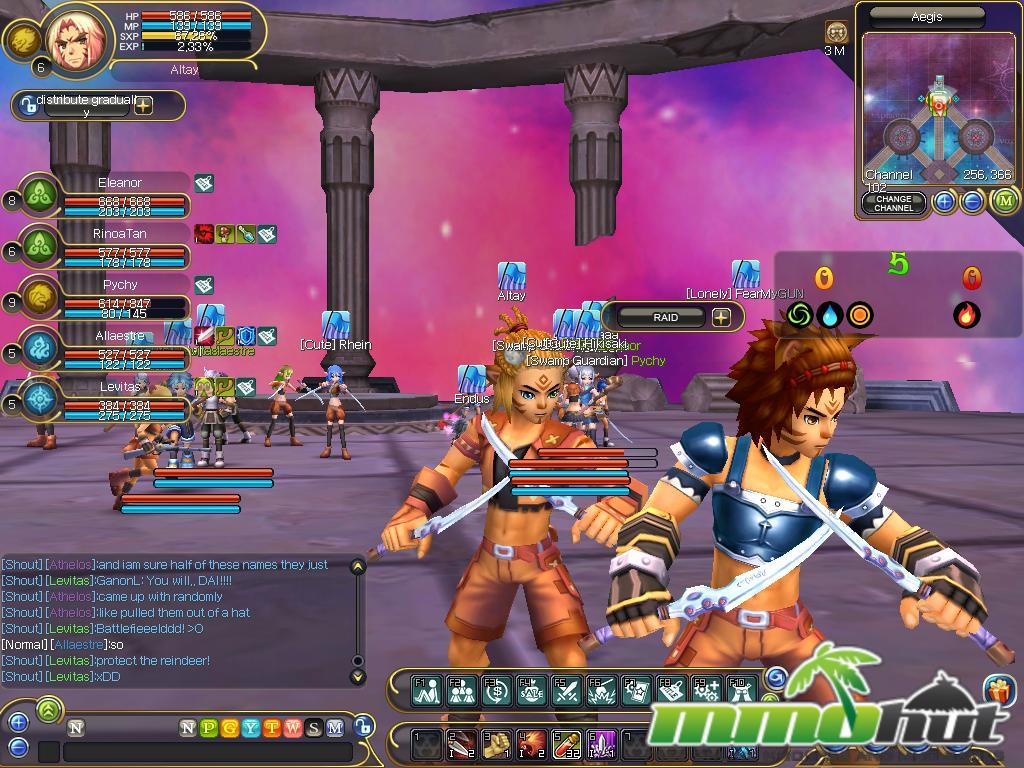1024x768 pixels.
Task: Open the F5 crossed swords menu icon
Action: click(567, 690)
